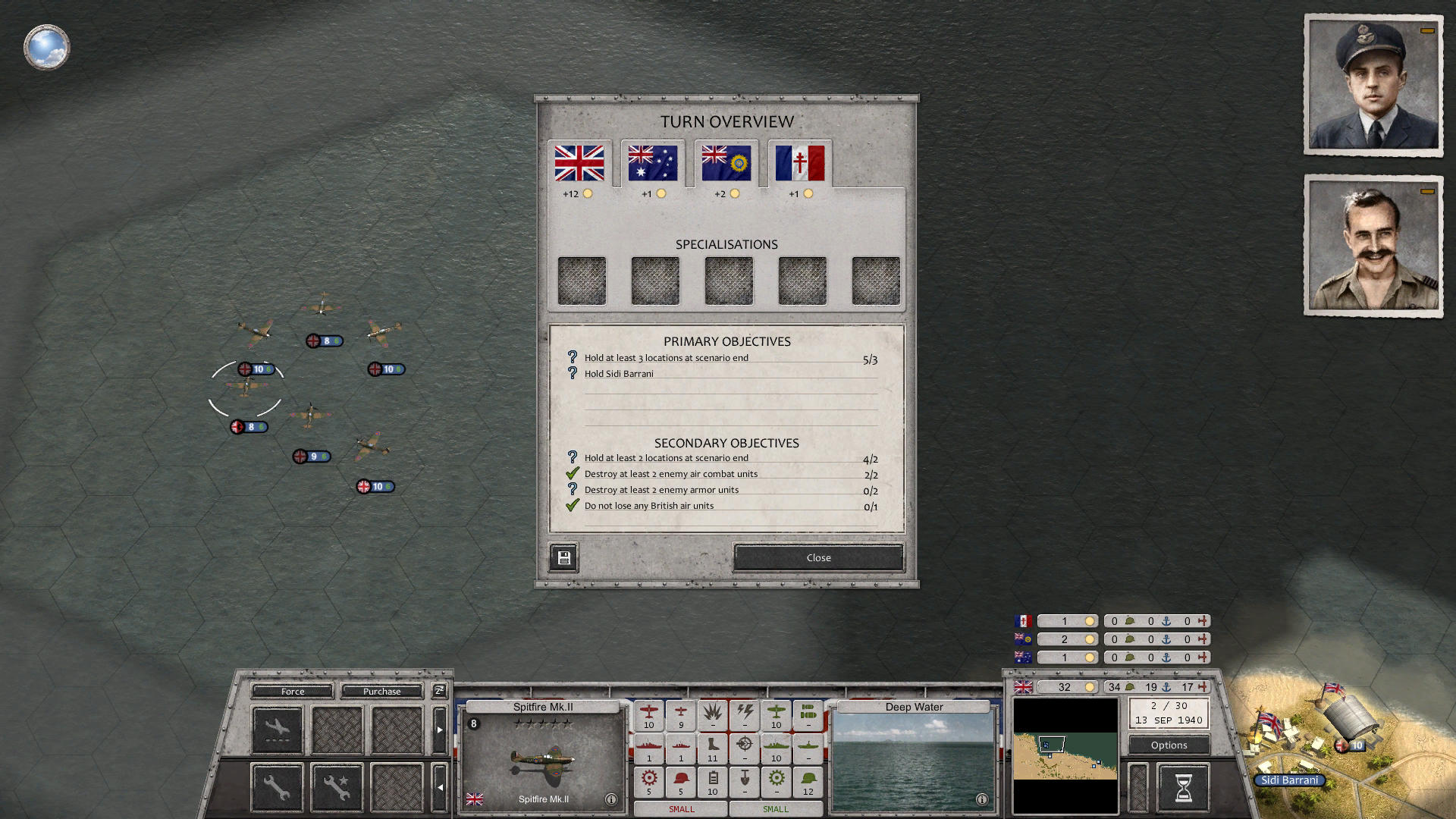Click the green close defense helmet stat icon
Image resolution: width=1456 pixels, height=819 pixels.
[x=808, y=782]
